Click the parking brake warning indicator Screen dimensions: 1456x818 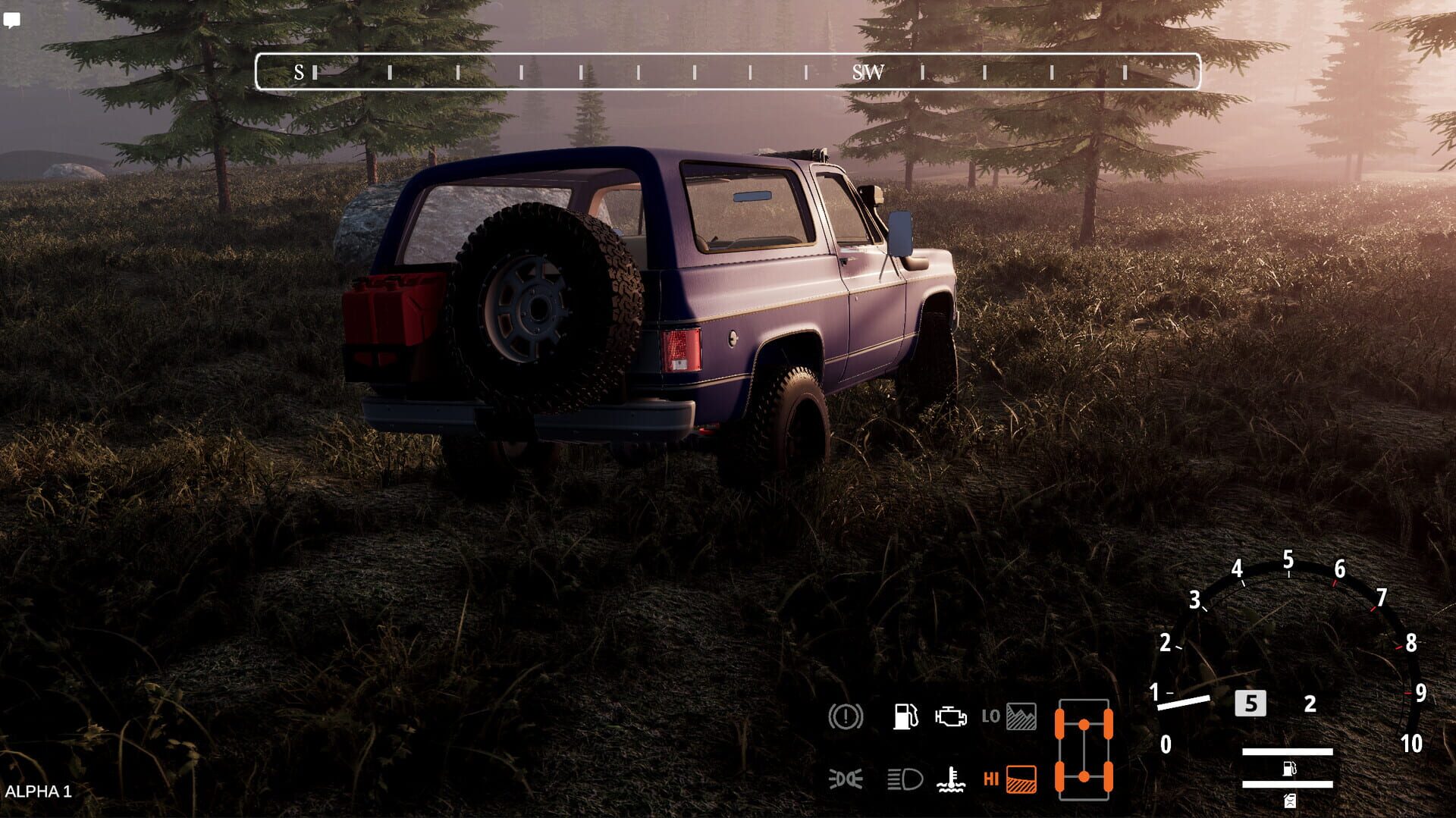click(x=847, y=716)
